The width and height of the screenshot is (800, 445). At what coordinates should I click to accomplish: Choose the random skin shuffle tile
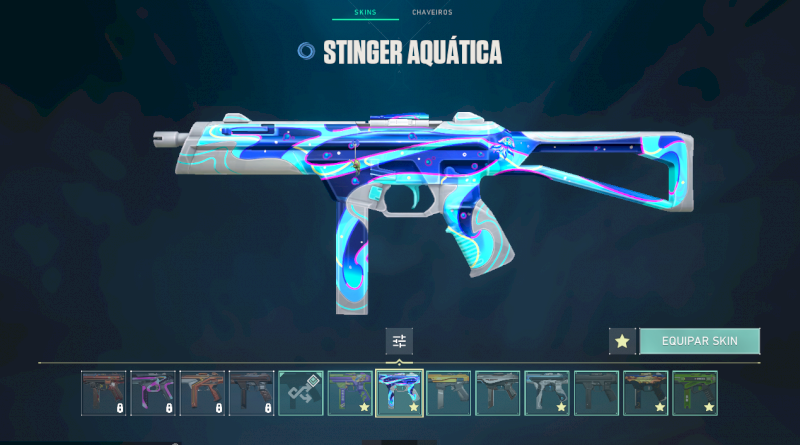[x=301, y=393]
